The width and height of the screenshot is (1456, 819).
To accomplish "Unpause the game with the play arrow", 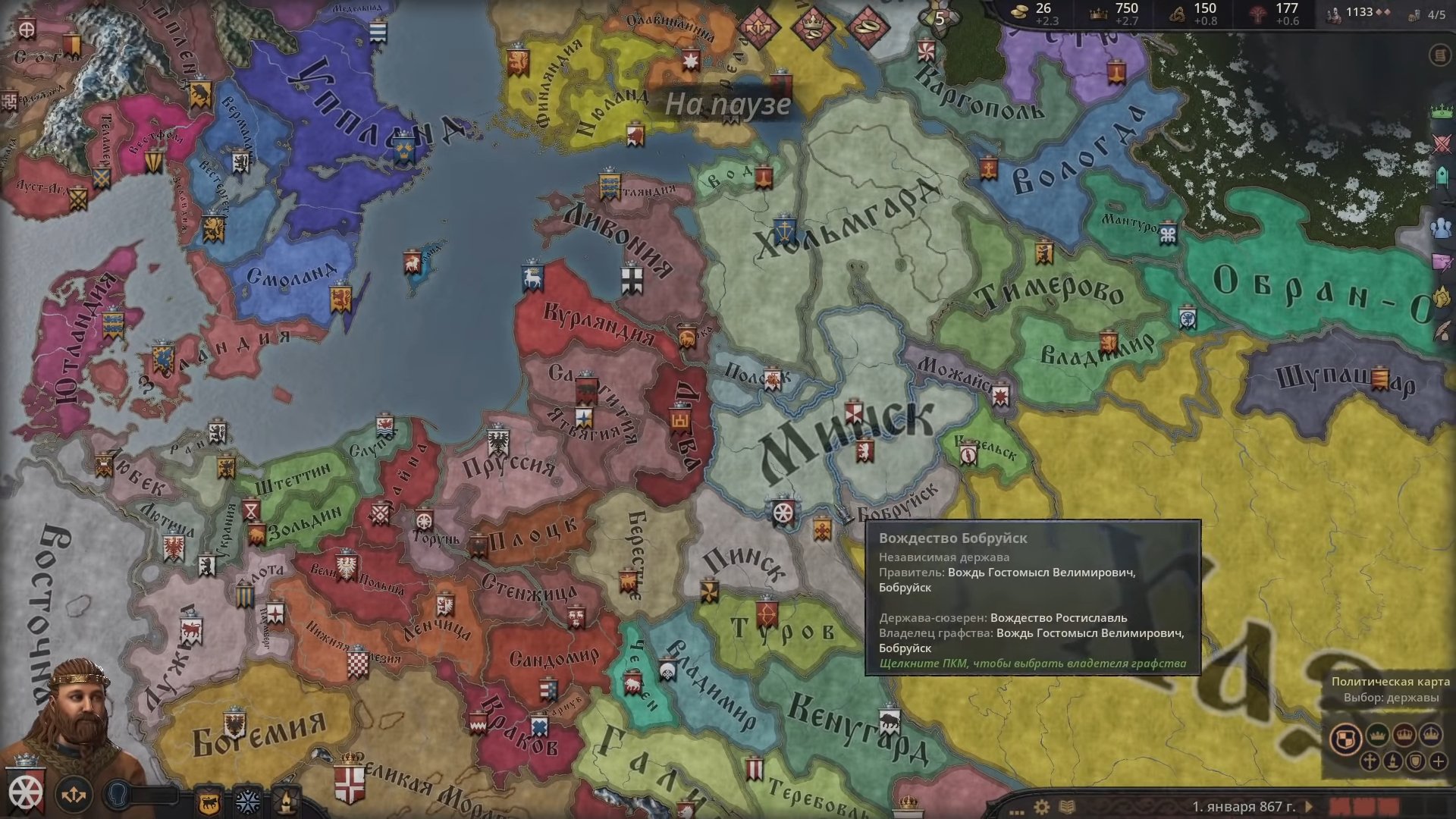I will pos(1310,806).
